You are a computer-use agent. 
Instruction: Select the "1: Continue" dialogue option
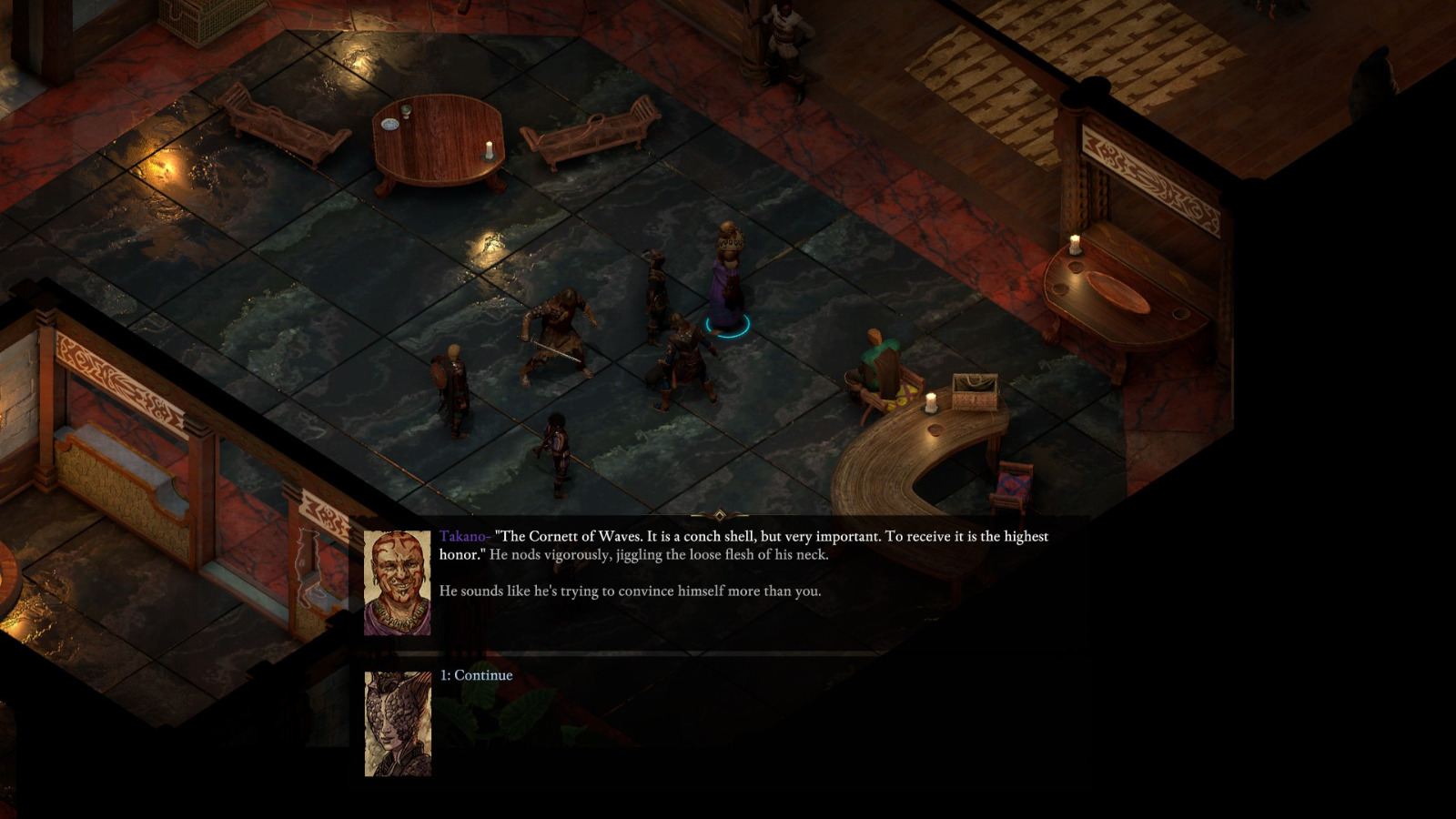pyautogui.click(x=476, y=675)
